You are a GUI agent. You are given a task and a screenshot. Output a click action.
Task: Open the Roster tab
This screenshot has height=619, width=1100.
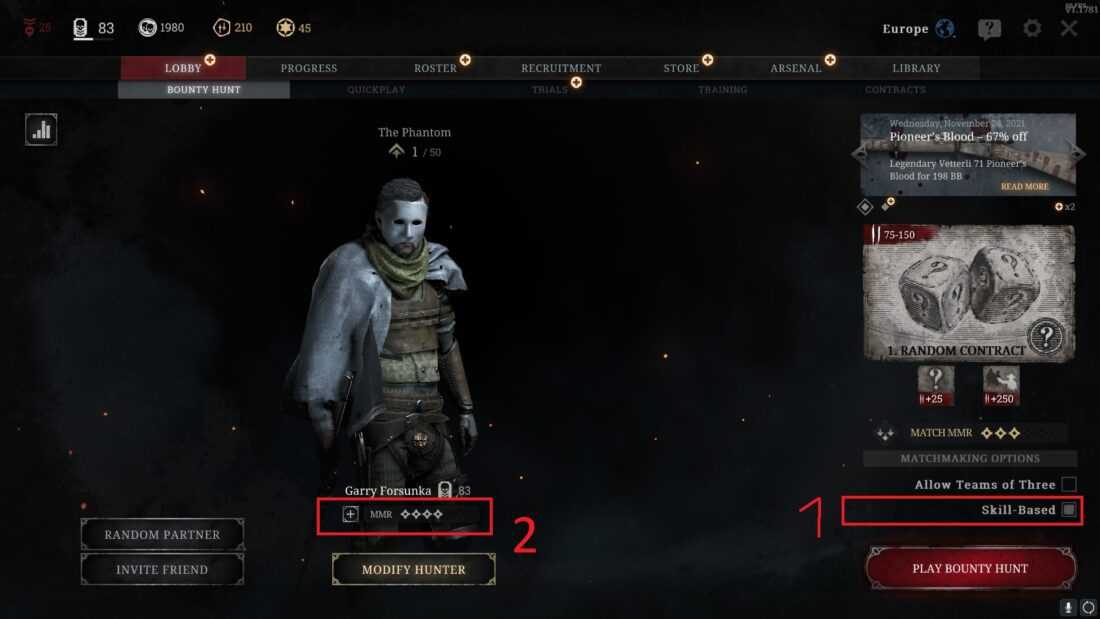pyautogui.click(x=435, y=68)
